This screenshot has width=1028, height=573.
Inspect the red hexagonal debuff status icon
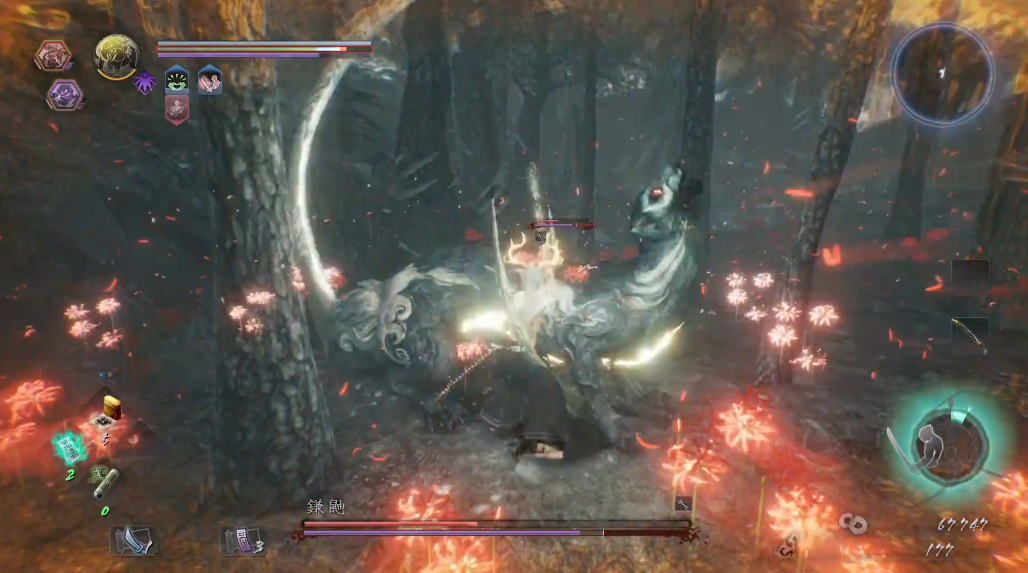click(x=177, y=109)
